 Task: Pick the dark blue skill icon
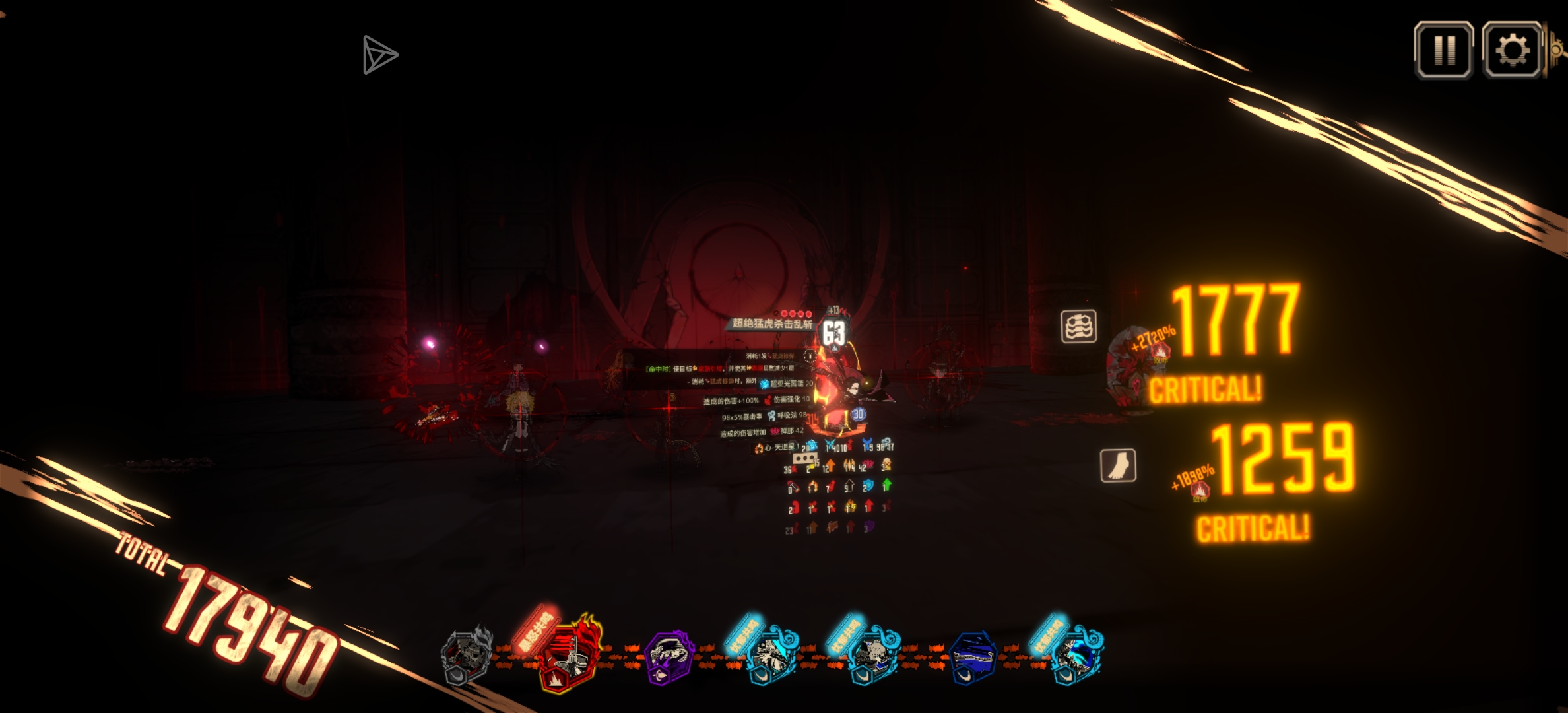[972, 658]
